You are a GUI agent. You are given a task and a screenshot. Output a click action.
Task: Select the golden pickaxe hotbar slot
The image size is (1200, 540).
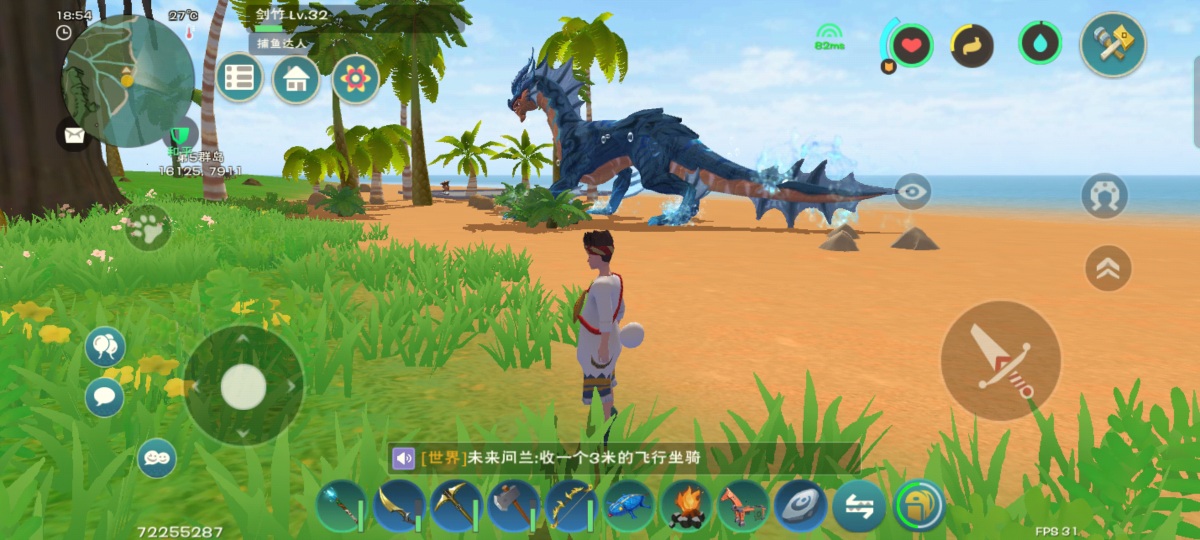coord(456,506)
